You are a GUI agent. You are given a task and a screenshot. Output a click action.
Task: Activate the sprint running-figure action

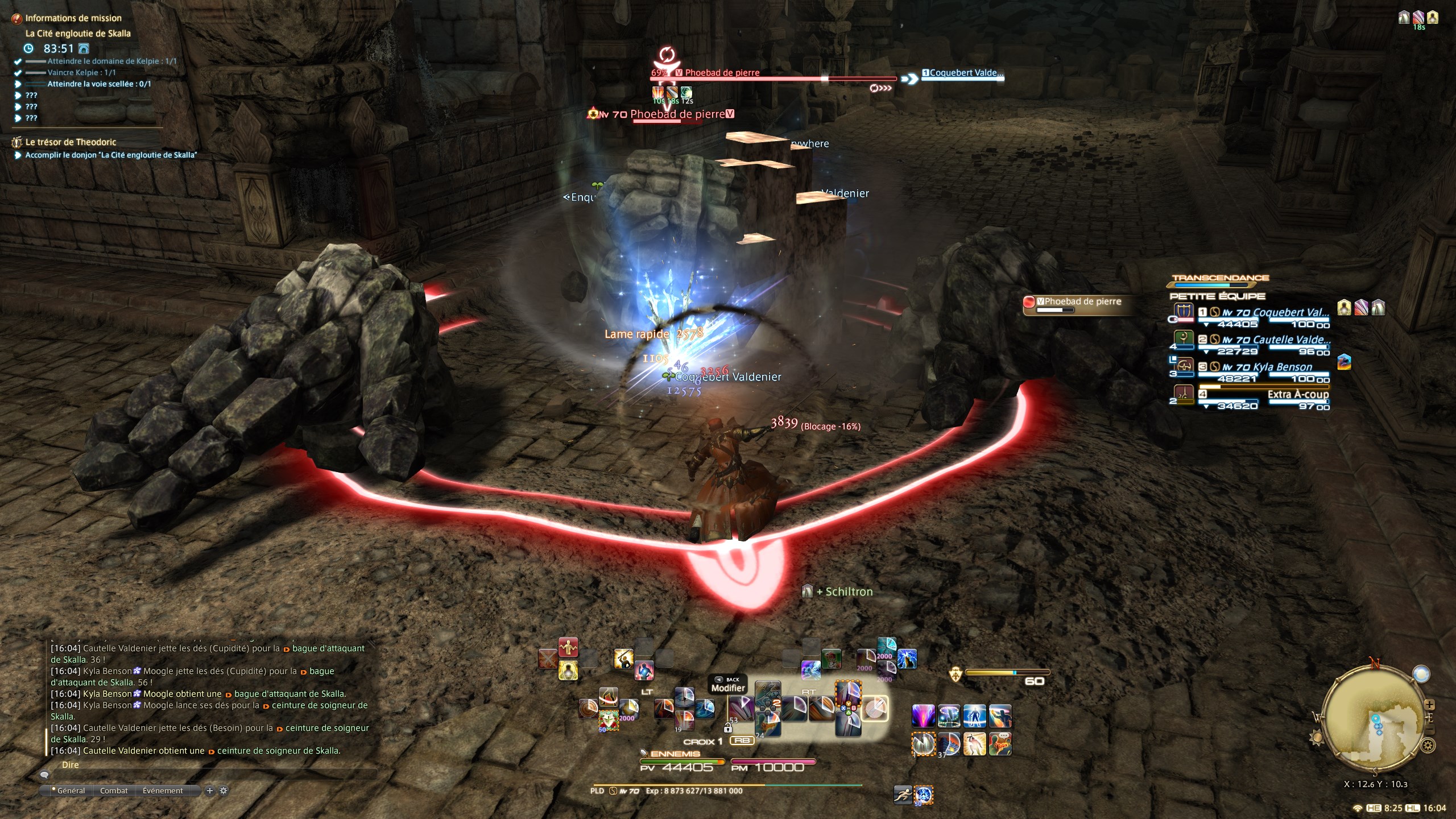(x=903, y=795)
